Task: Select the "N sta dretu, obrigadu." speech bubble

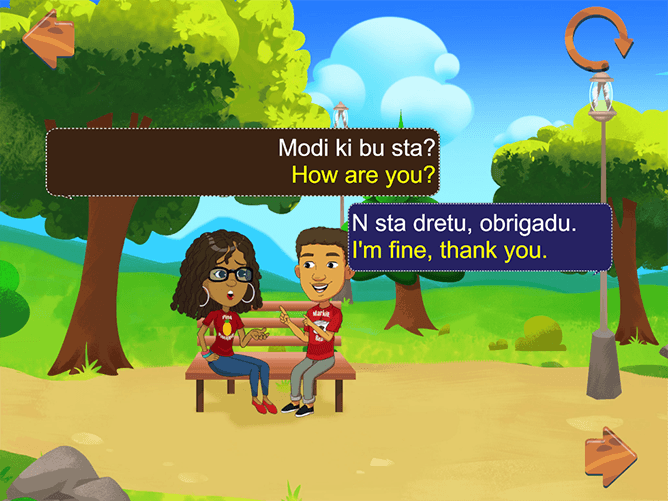Action: pyautogui.click(x=478, y=237)
